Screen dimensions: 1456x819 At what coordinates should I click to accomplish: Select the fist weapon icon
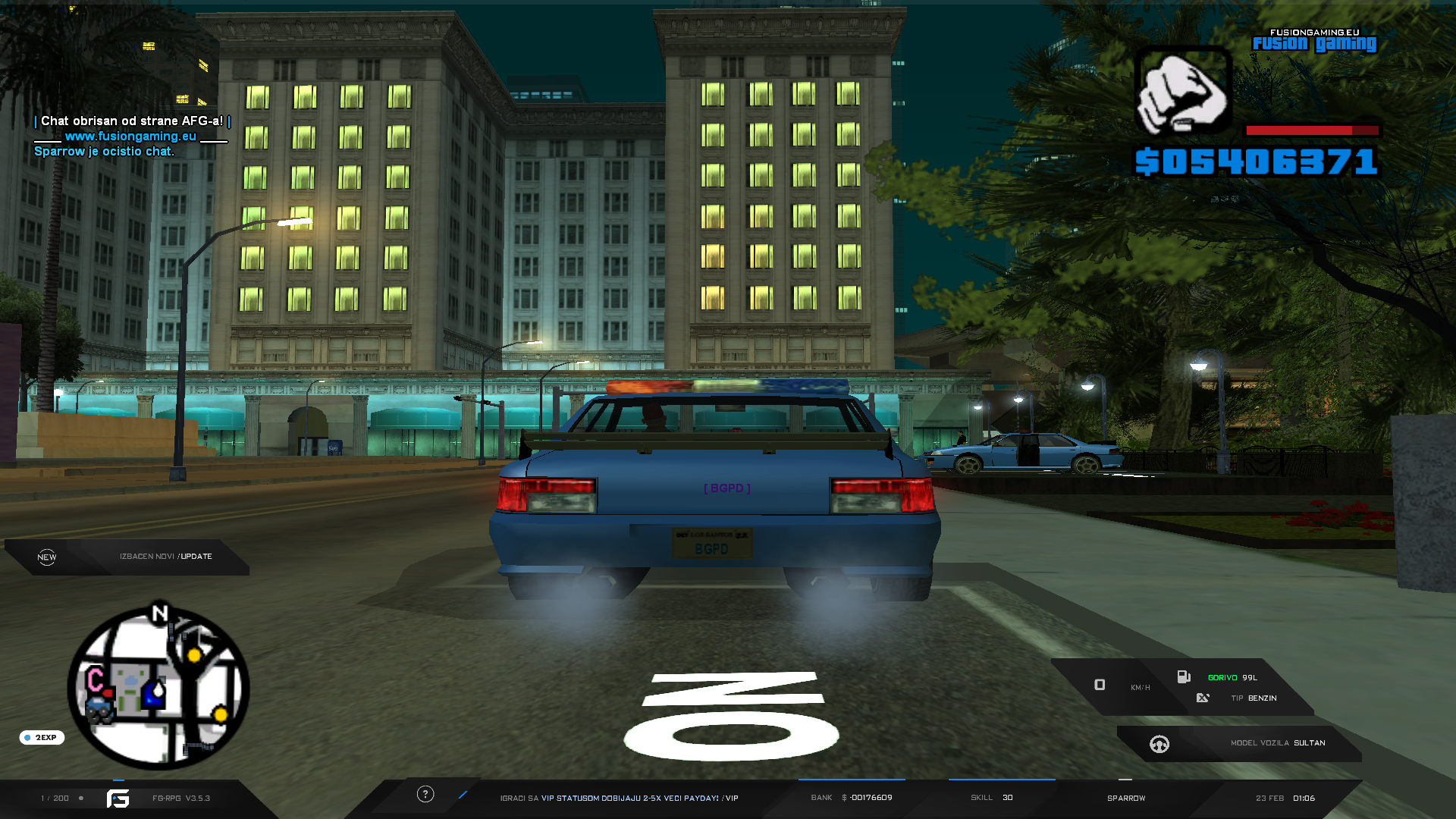1182,91
